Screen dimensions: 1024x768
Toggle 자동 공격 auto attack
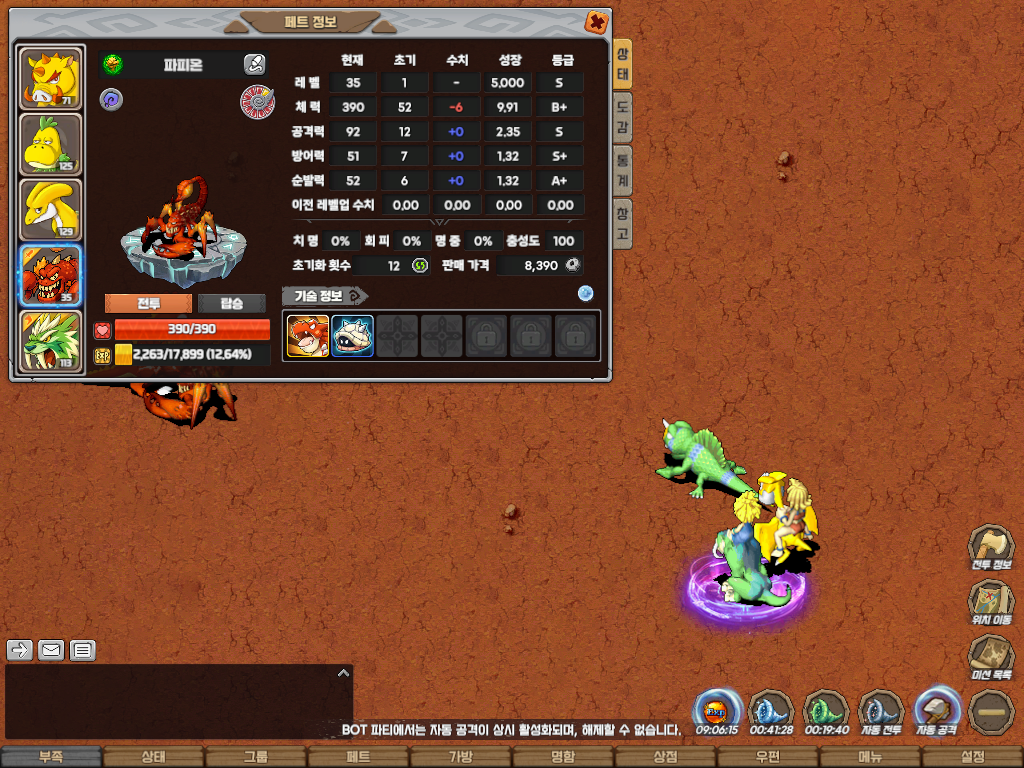click(x=937, y=710)
